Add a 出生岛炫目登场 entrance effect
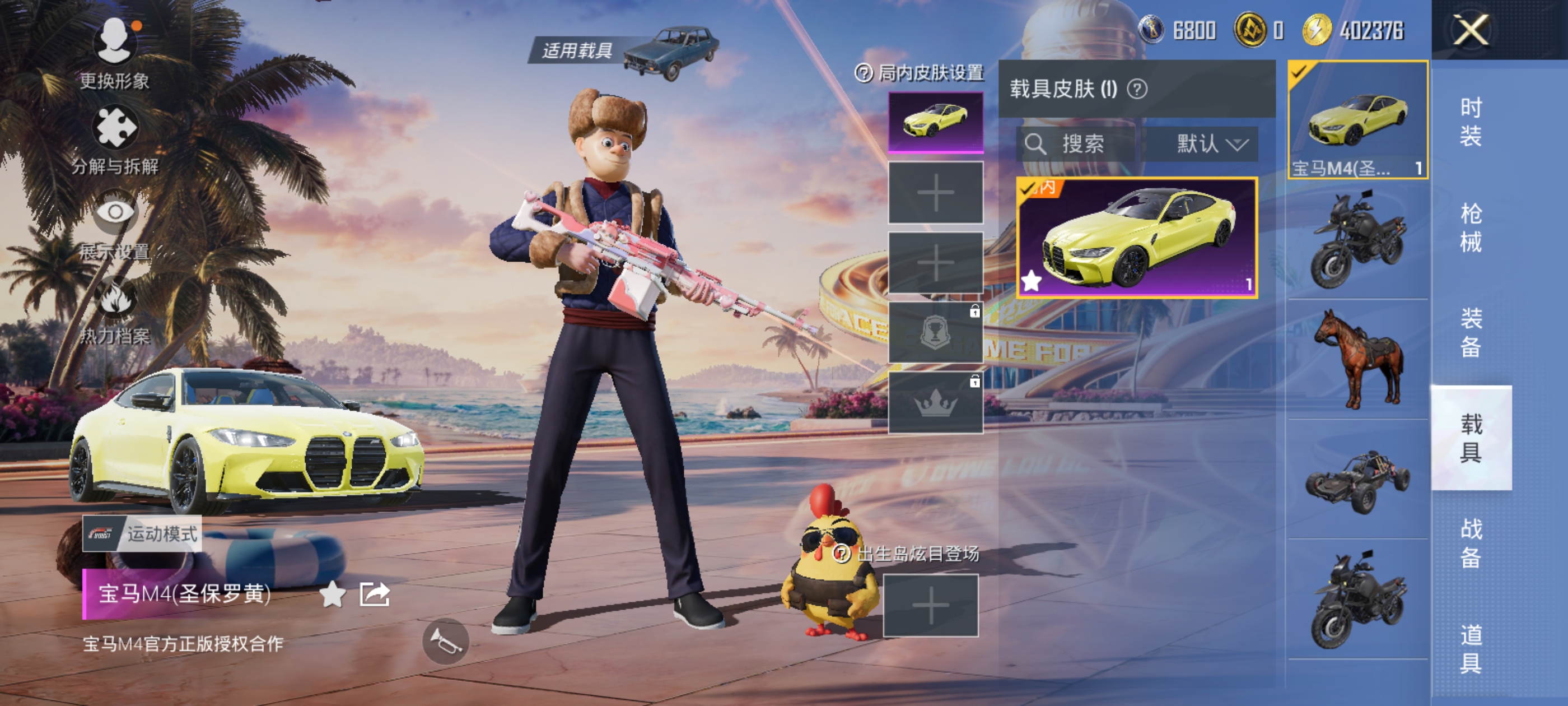 pos(930,606)
